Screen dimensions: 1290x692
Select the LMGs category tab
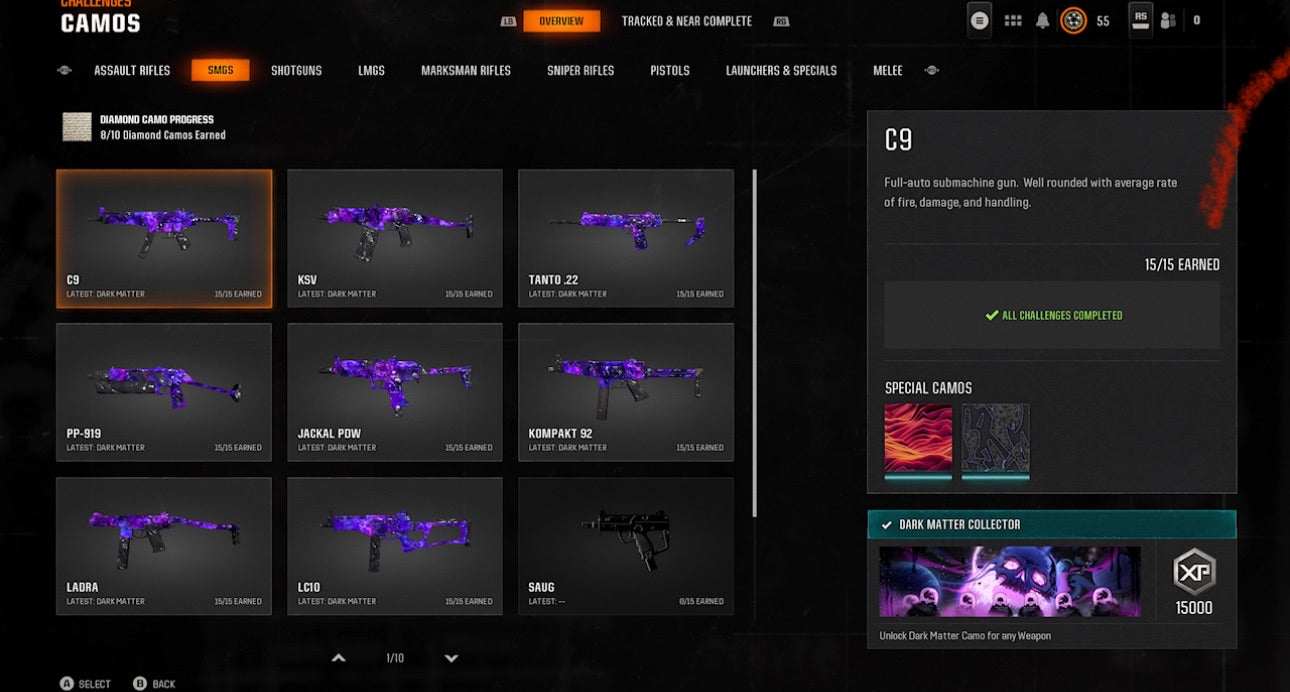[x=371, y=71]
